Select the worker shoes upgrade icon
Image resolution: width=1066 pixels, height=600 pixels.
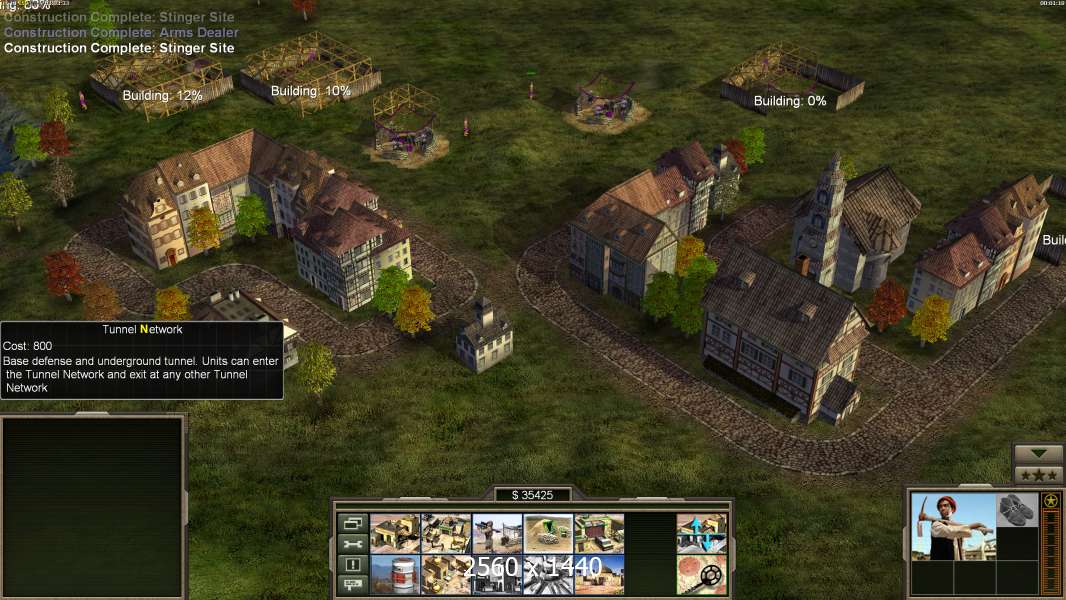point(1018,510)
